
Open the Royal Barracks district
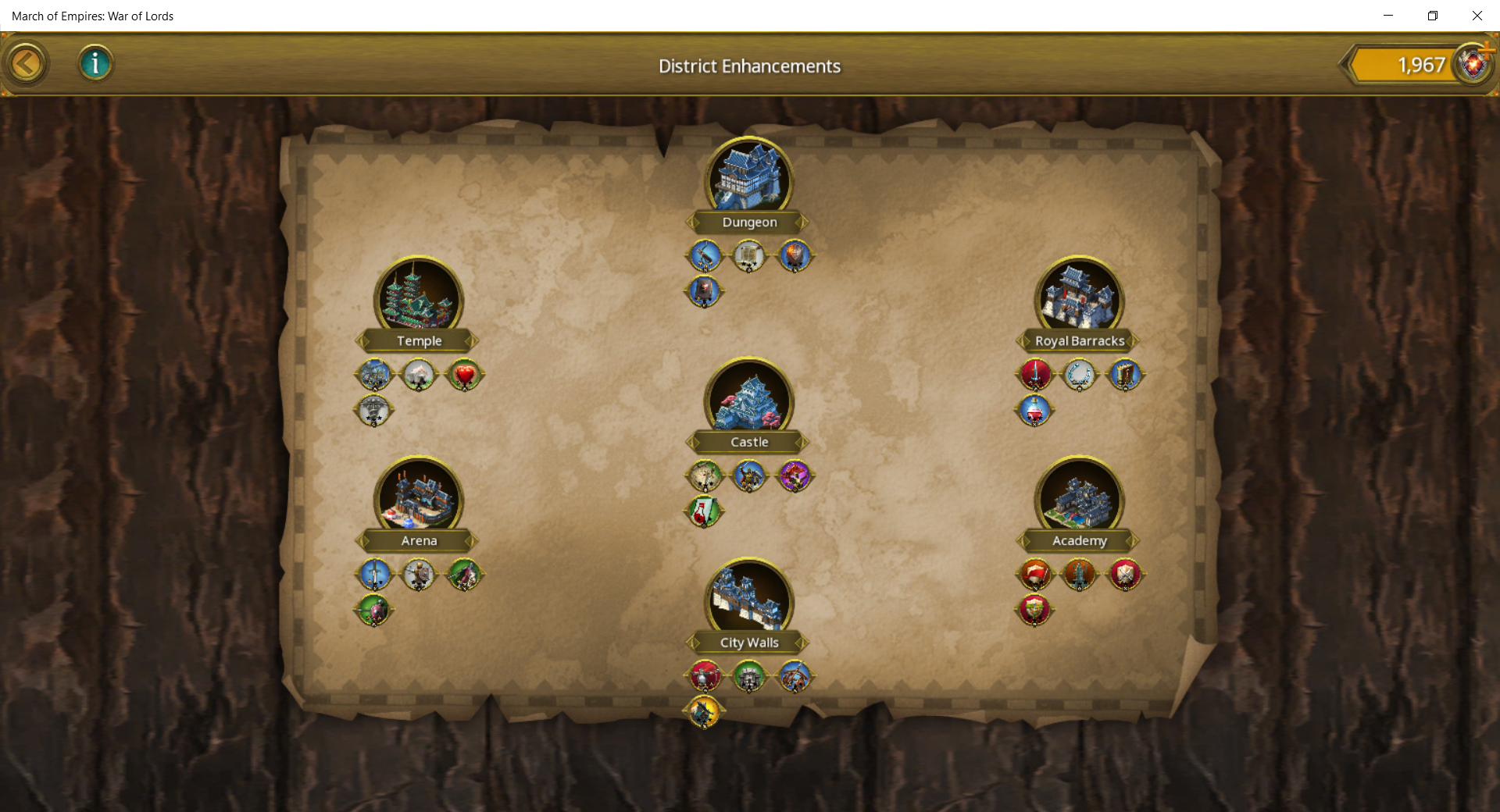1079,298
